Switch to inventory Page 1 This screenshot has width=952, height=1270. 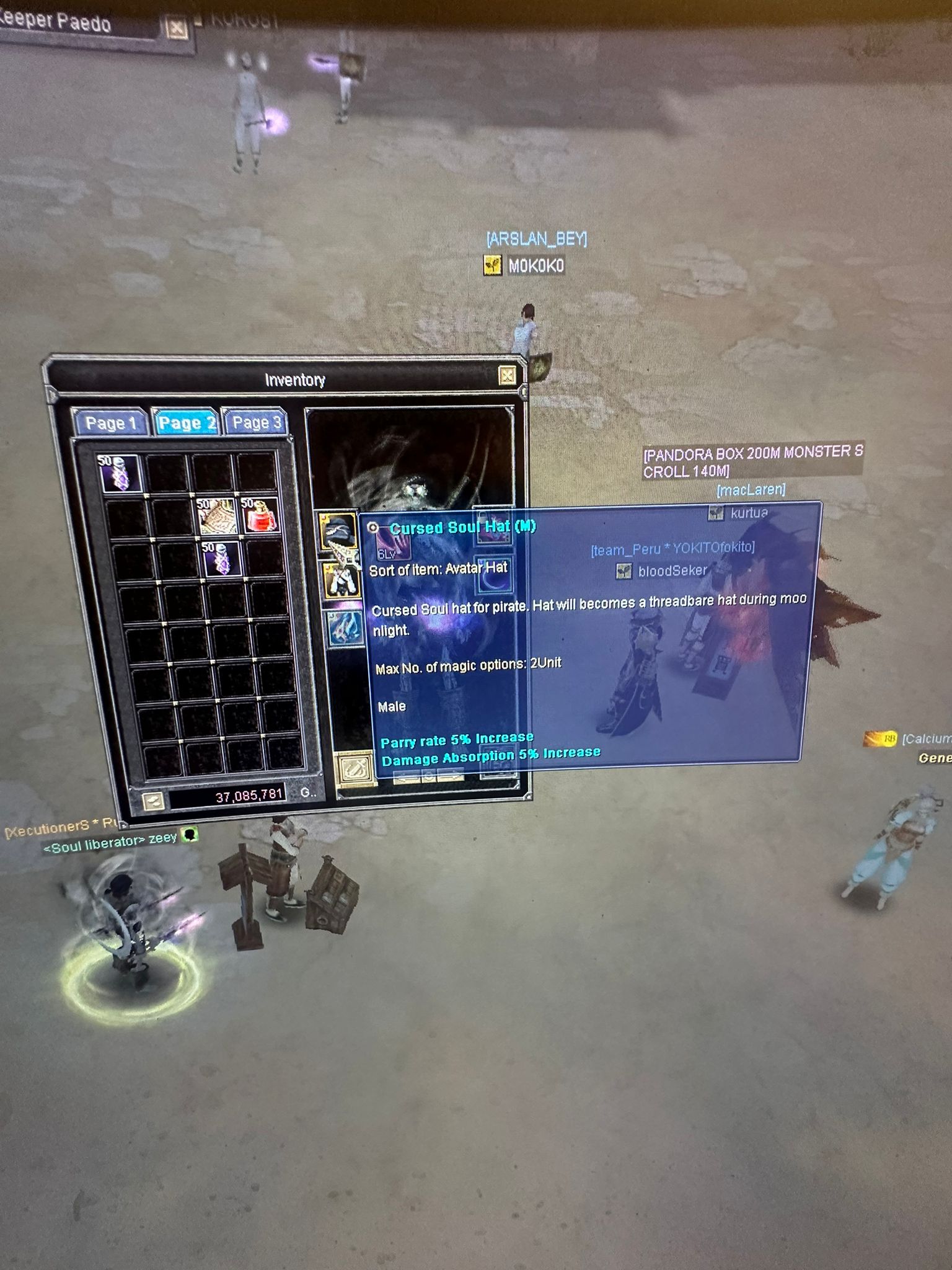[x=110, y=423]
